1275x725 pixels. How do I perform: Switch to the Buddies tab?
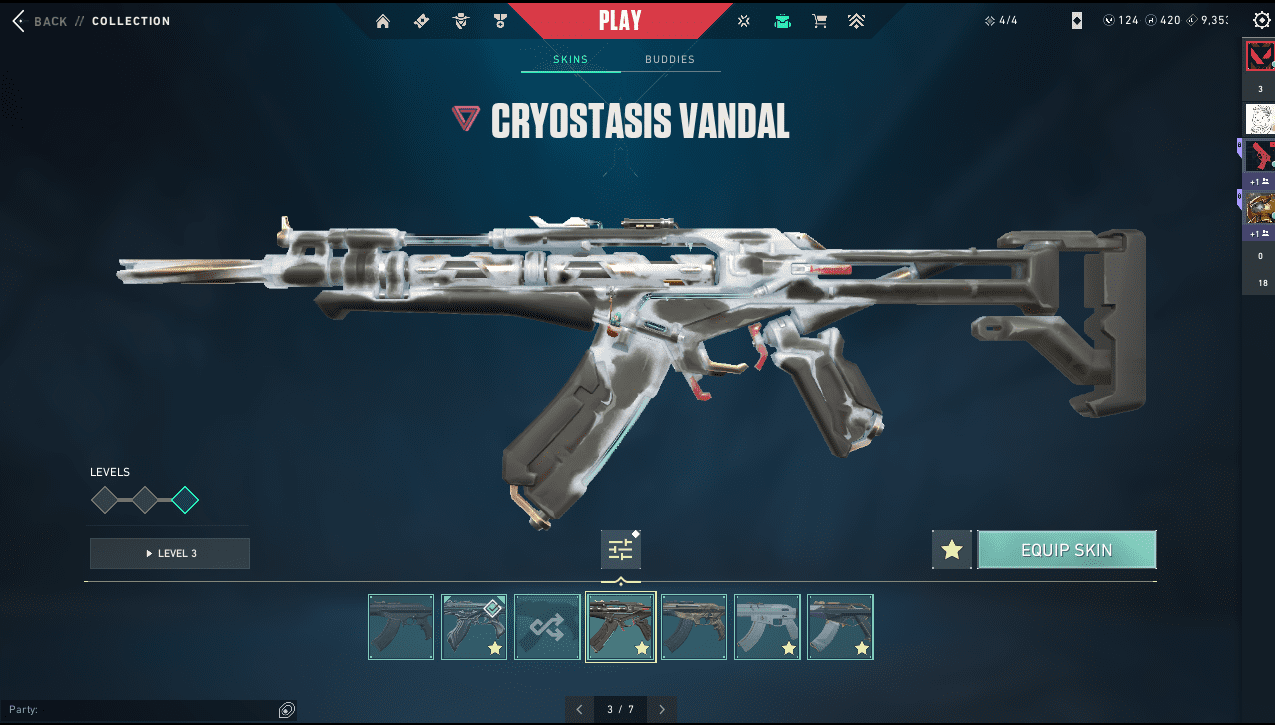[x=669, y=60]
